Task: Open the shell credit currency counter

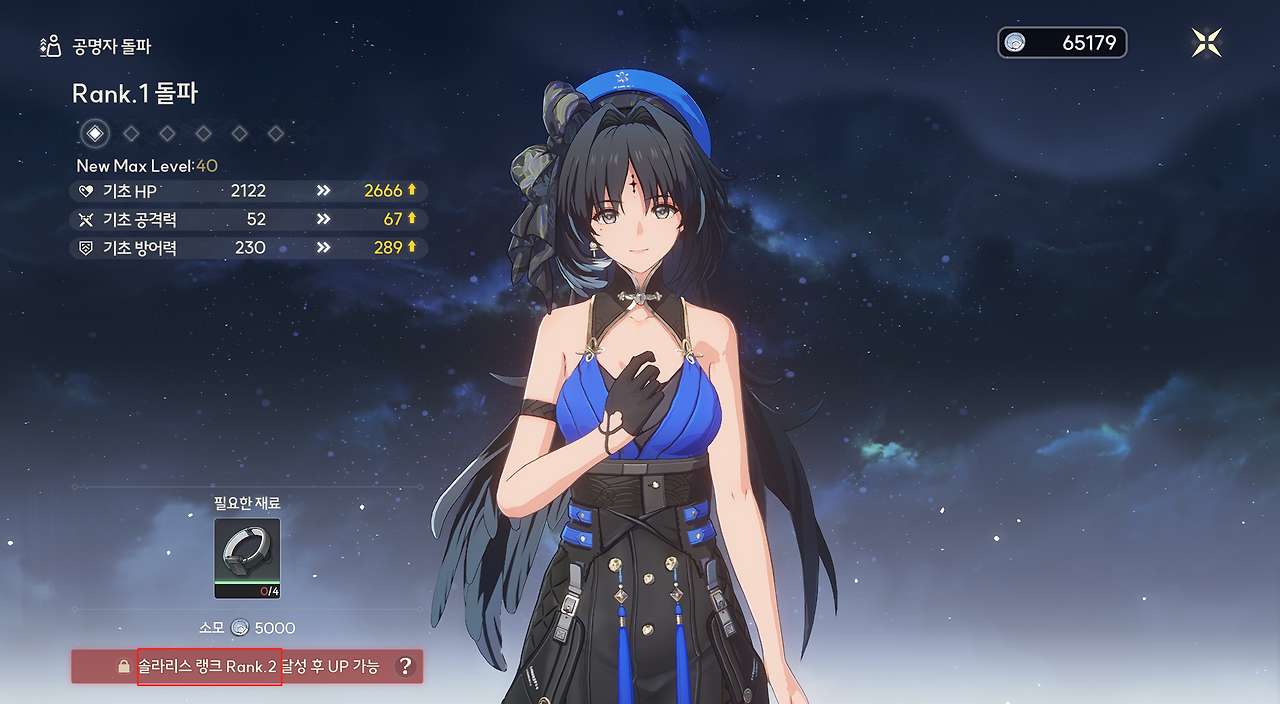Action: tap(1062, 43)
